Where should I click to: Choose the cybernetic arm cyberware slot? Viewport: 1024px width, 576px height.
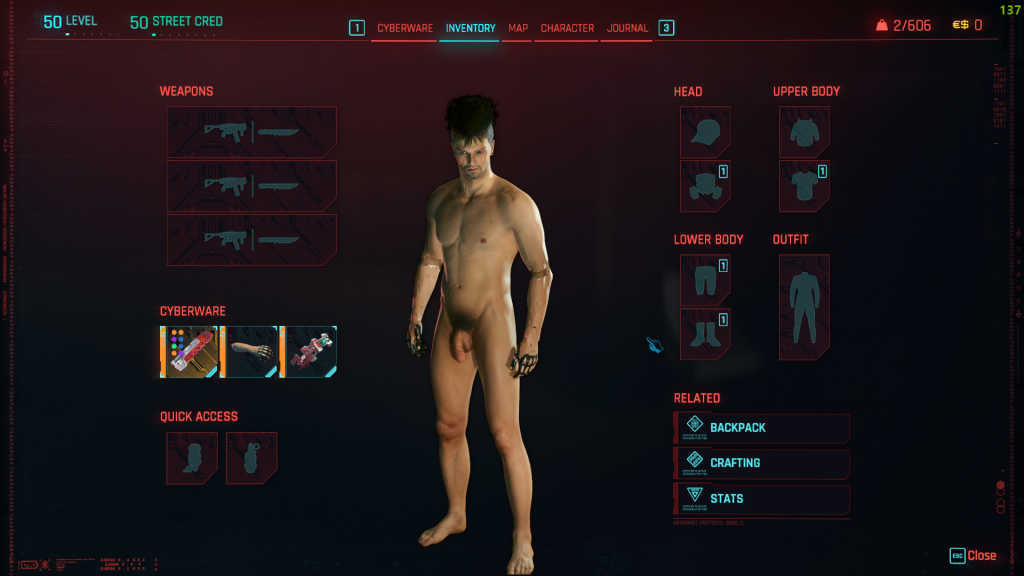pyautogui.click(x=249, y=352)
